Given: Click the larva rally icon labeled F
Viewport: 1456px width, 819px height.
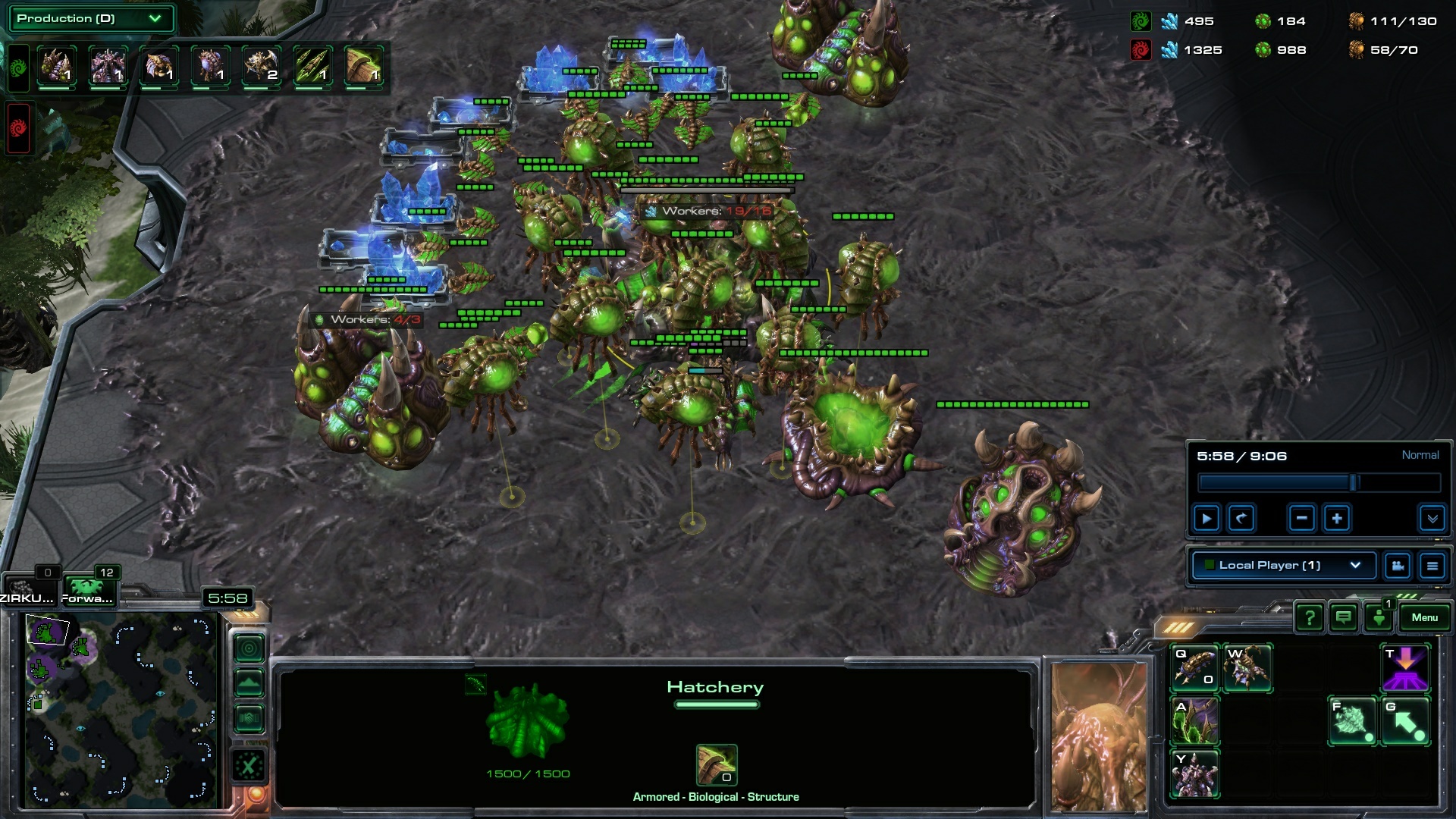Looking at the screenshot, I should tap(1354, 721).
